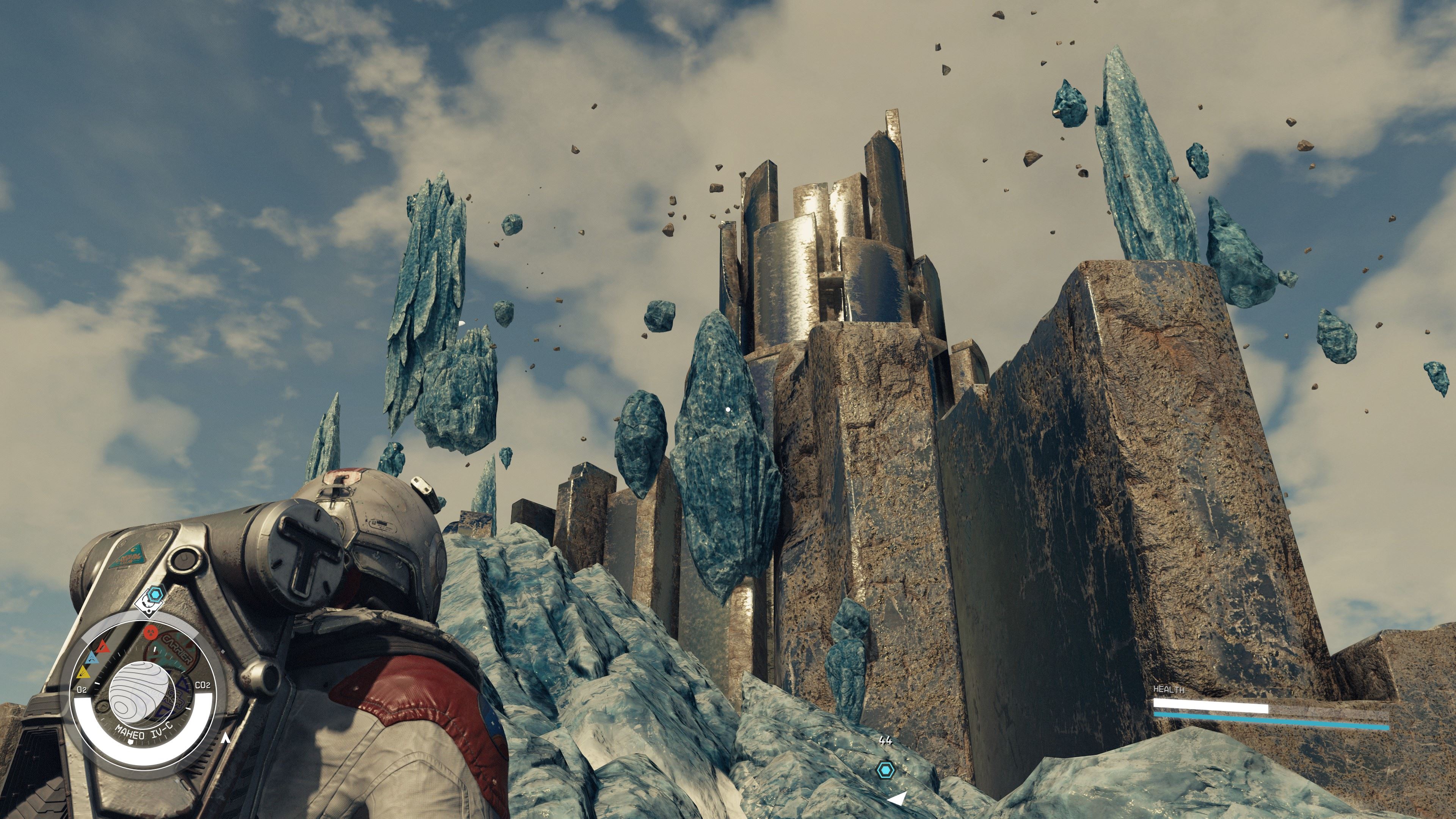Click the red triangle status effect icon
1456x819 pixels.
coord(103,646)
